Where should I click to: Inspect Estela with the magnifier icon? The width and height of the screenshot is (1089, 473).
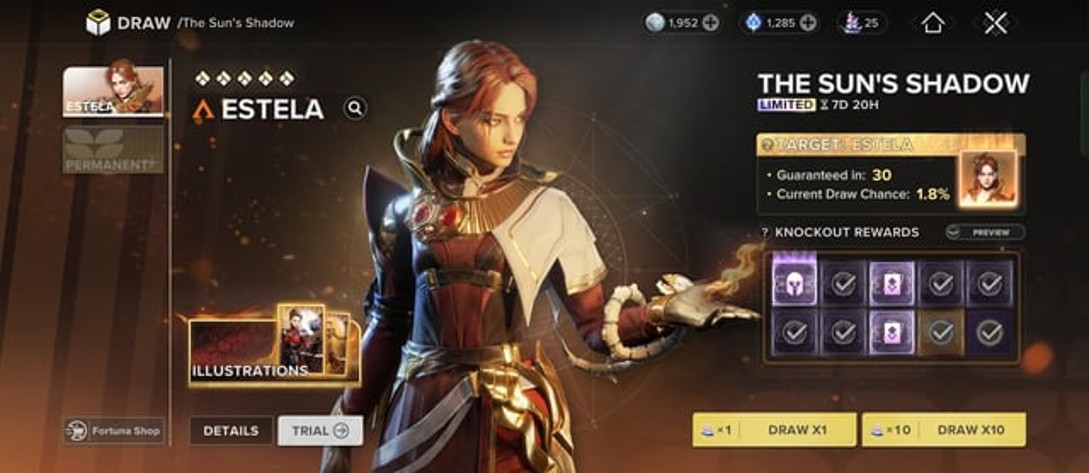(x=355, y=109)
